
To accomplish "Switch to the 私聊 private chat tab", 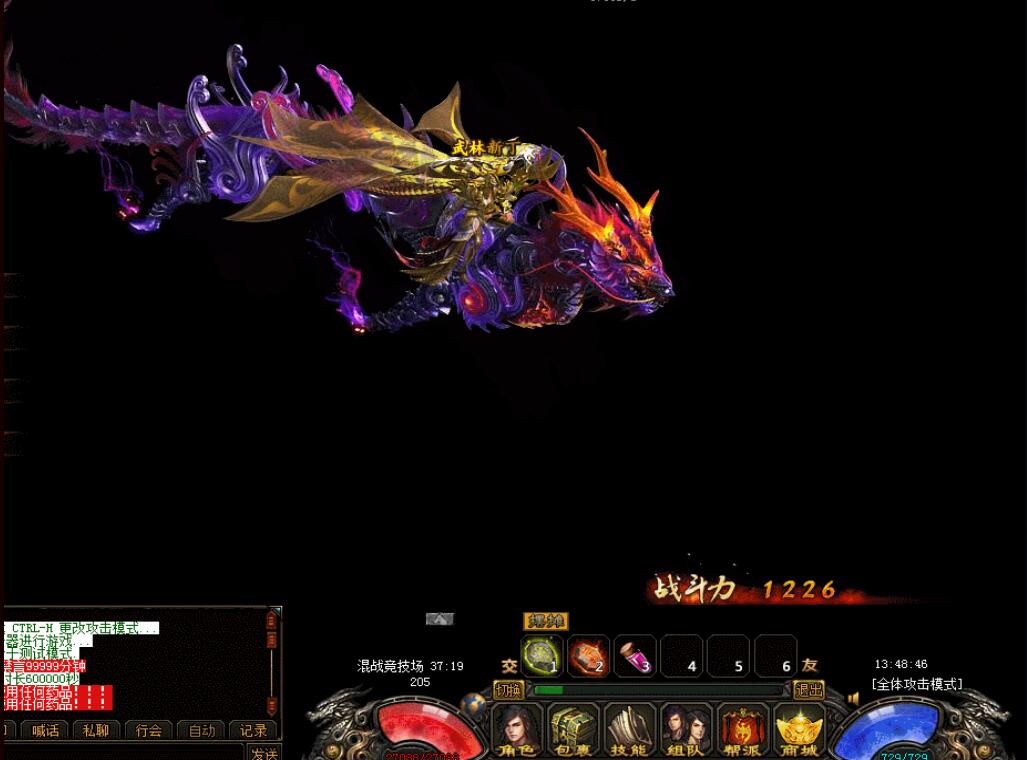I will click(97, 731).
